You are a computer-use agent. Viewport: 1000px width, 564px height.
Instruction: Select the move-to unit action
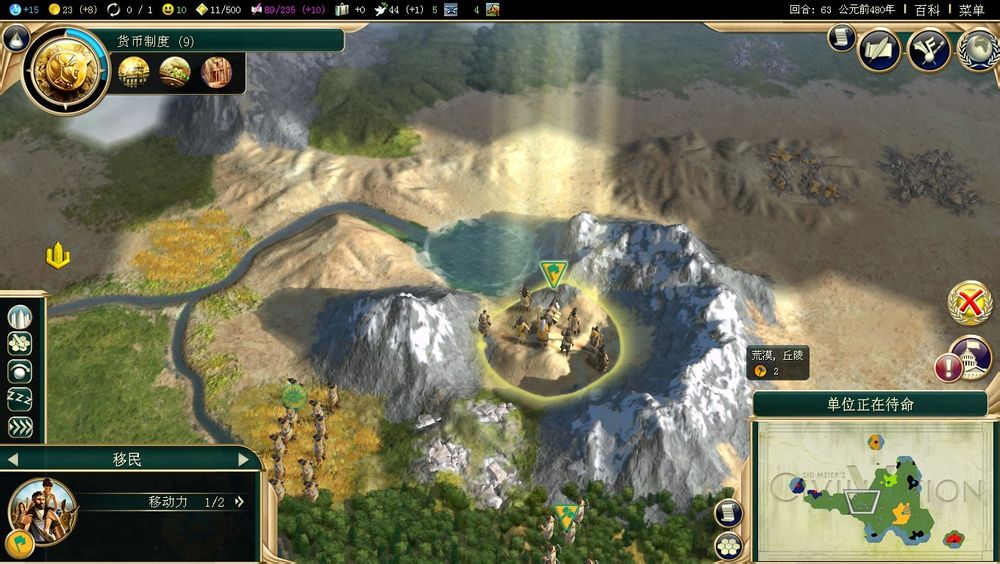tap(20, 345)
